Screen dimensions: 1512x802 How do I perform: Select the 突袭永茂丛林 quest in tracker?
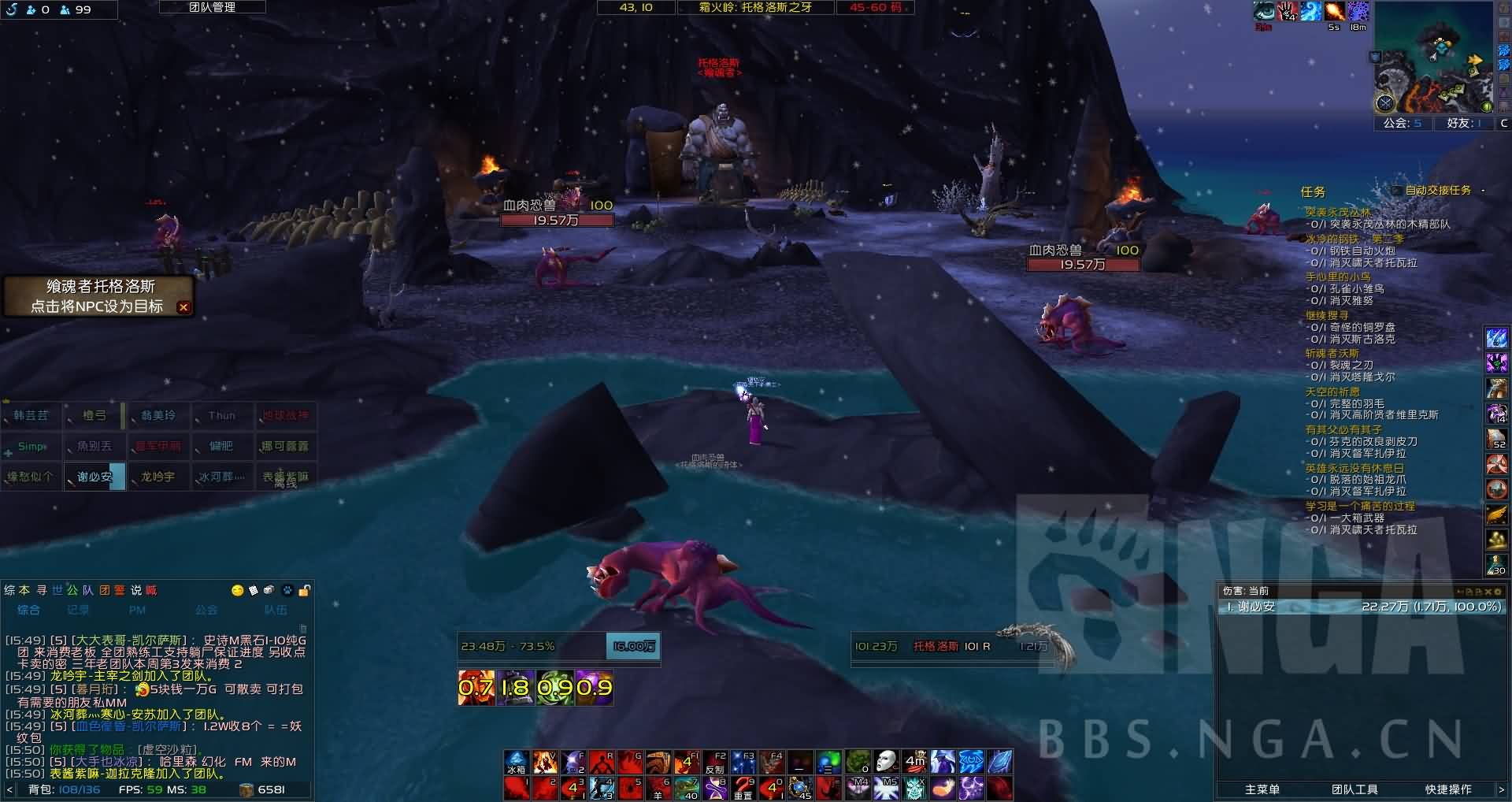click(x=1337, y=212)
